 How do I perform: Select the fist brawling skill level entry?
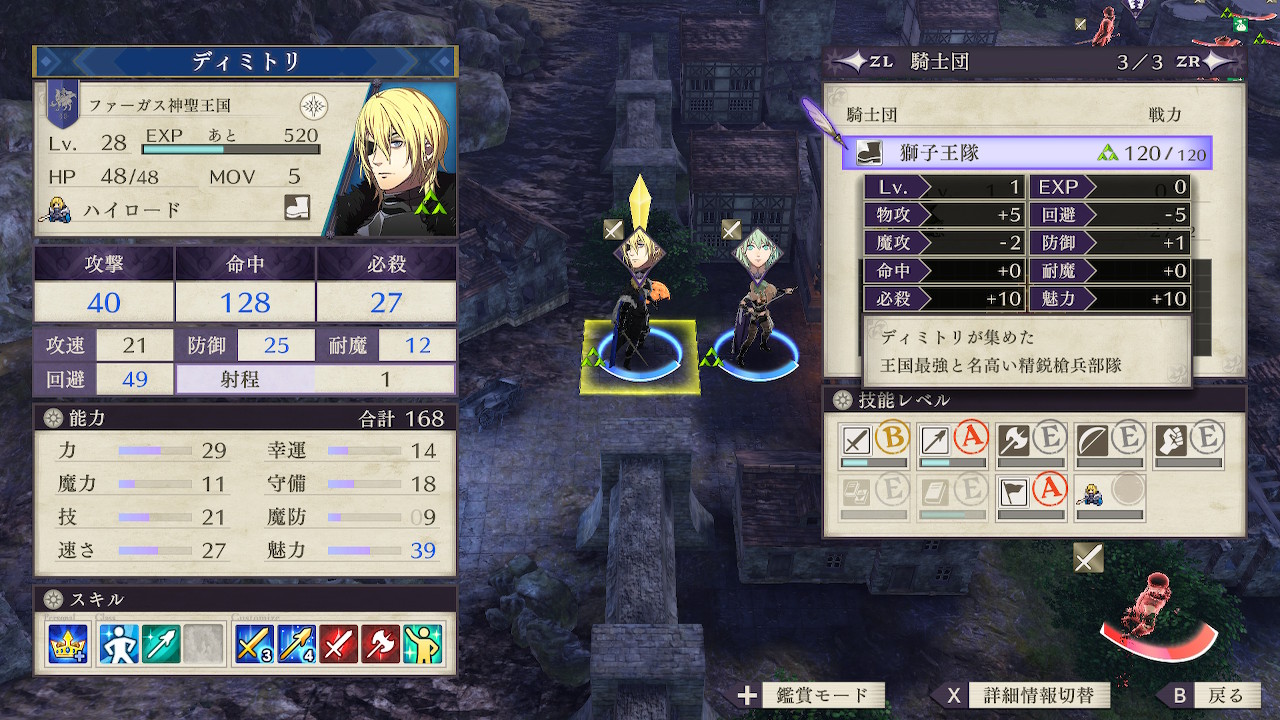coord(1188,444)
